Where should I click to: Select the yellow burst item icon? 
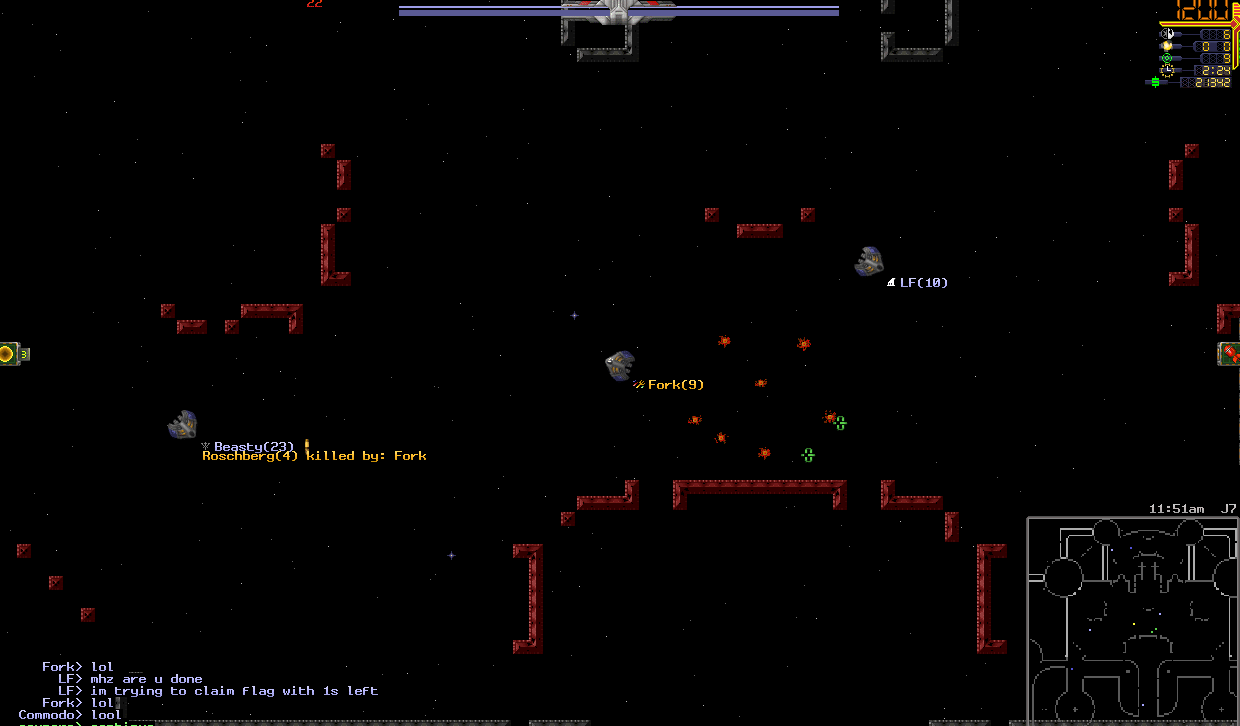point(8,353)
